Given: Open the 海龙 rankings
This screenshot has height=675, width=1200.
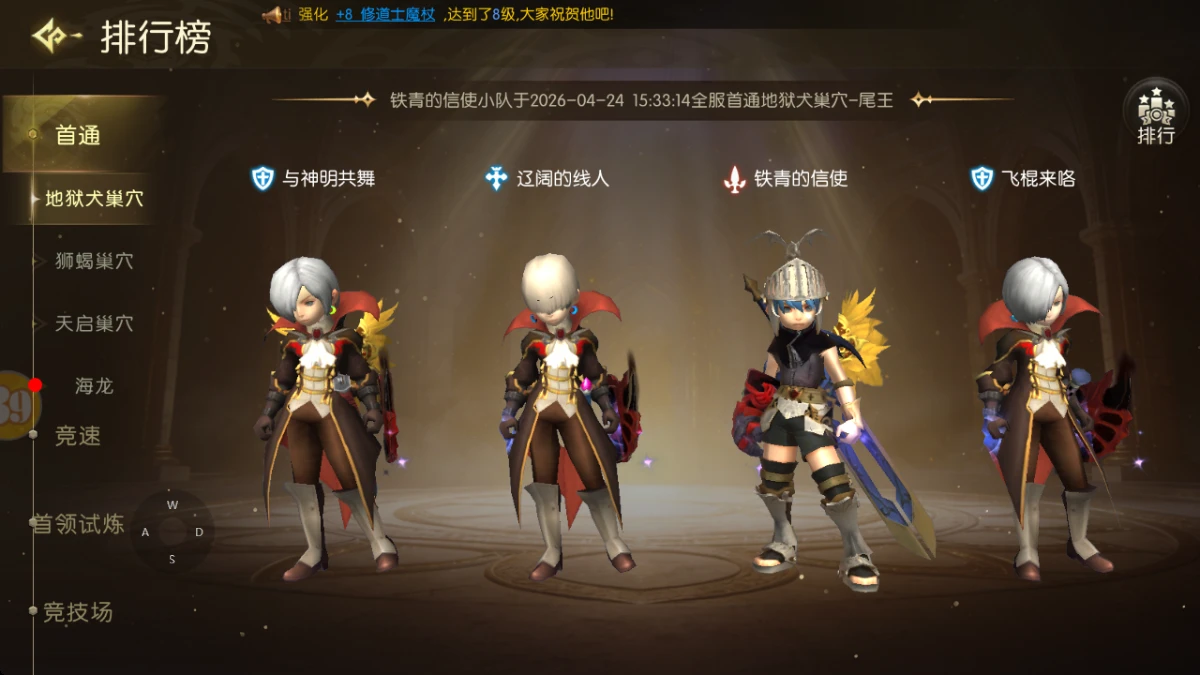Looking at the screenshot, I should pyautogui.click(x=94, y=386).
